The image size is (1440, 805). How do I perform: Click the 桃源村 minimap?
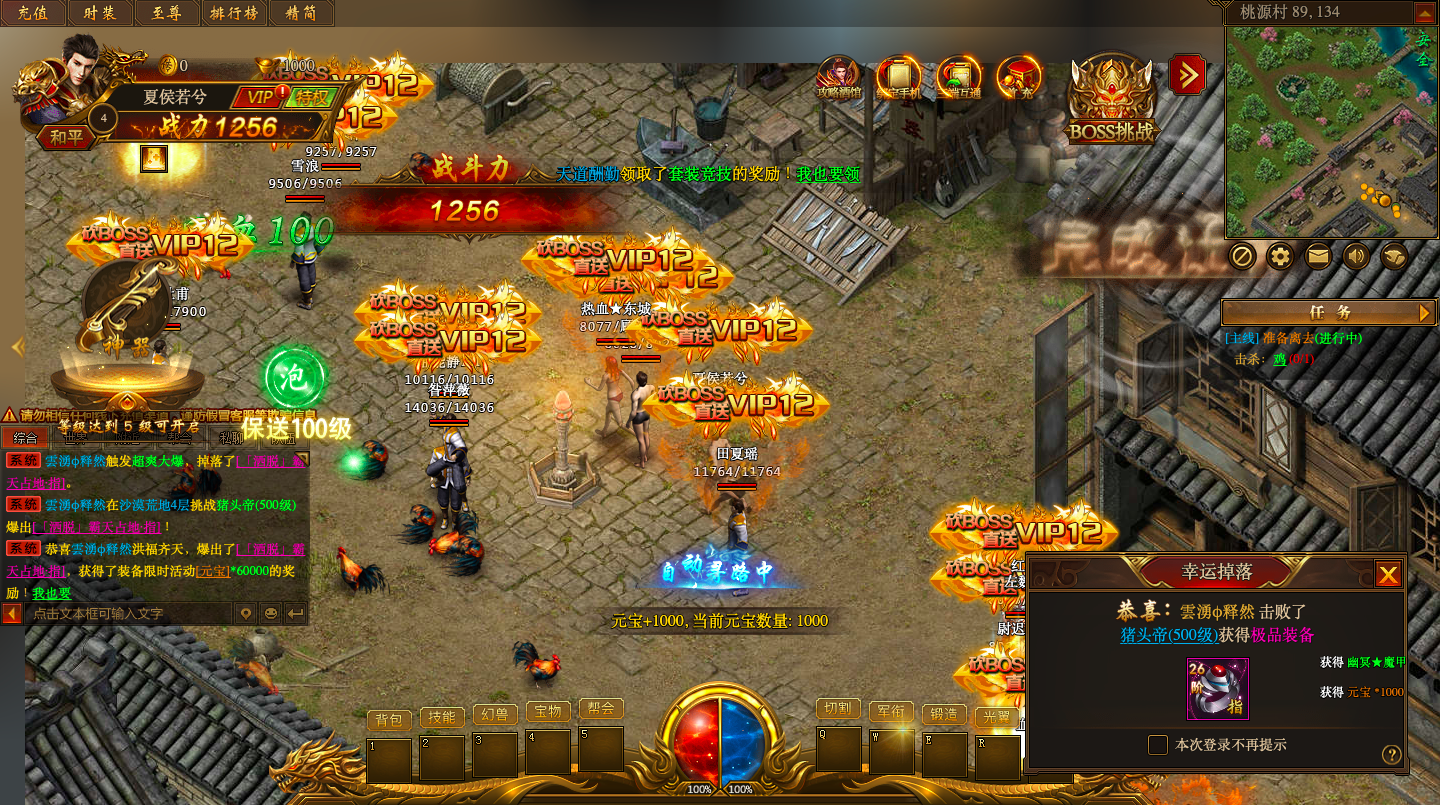click(1330, 132)
